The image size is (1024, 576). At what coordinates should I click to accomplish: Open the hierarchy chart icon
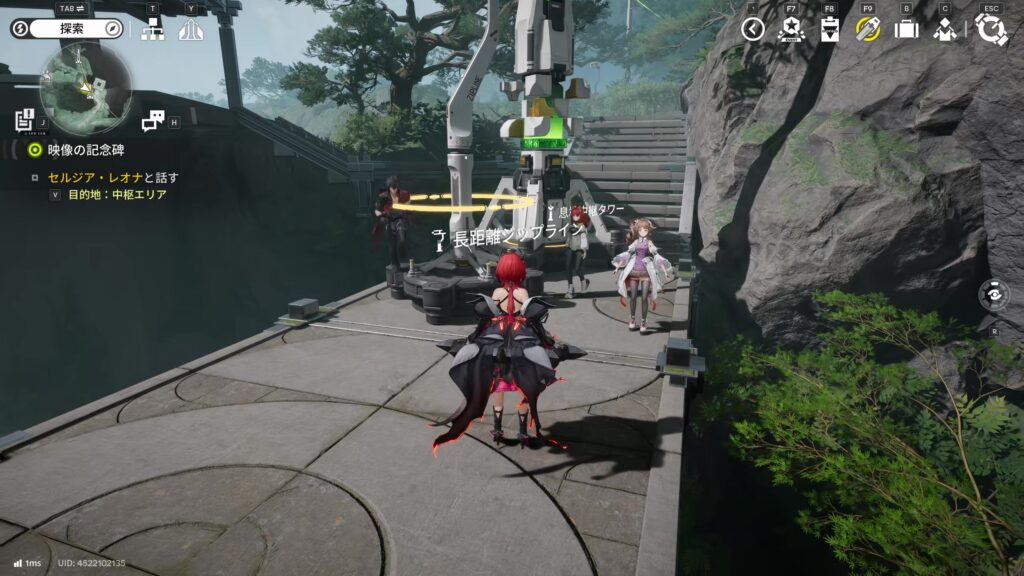pyautogui.click(x=153, y=30)
